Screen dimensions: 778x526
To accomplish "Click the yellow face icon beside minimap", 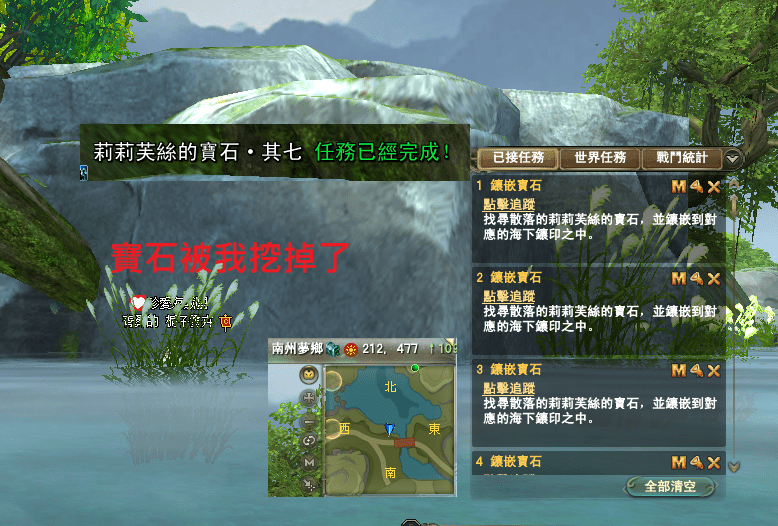I will tap(309, 375).
